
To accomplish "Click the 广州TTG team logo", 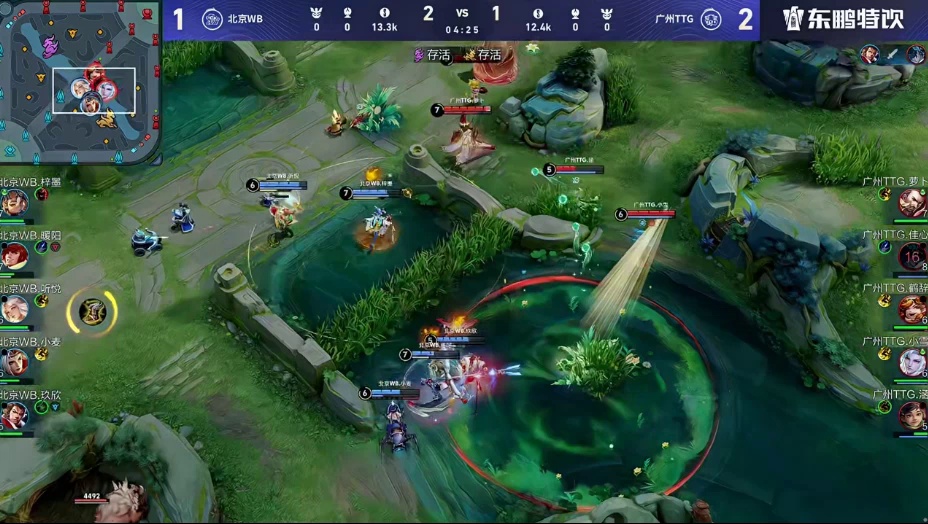I will coord(711,19).
